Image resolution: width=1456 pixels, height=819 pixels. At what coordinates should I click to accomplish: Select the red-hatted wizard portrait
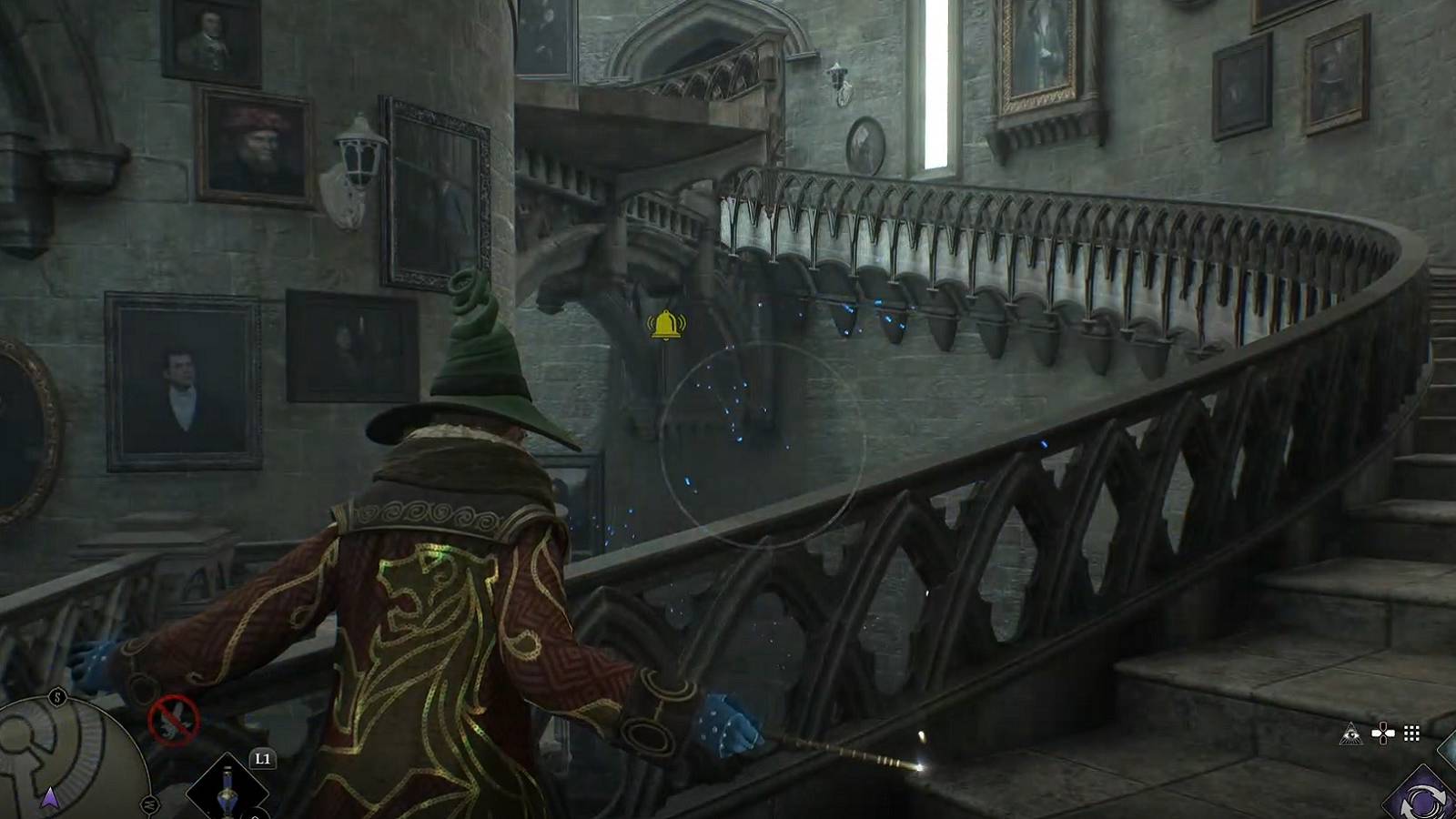tap(256, 141)
